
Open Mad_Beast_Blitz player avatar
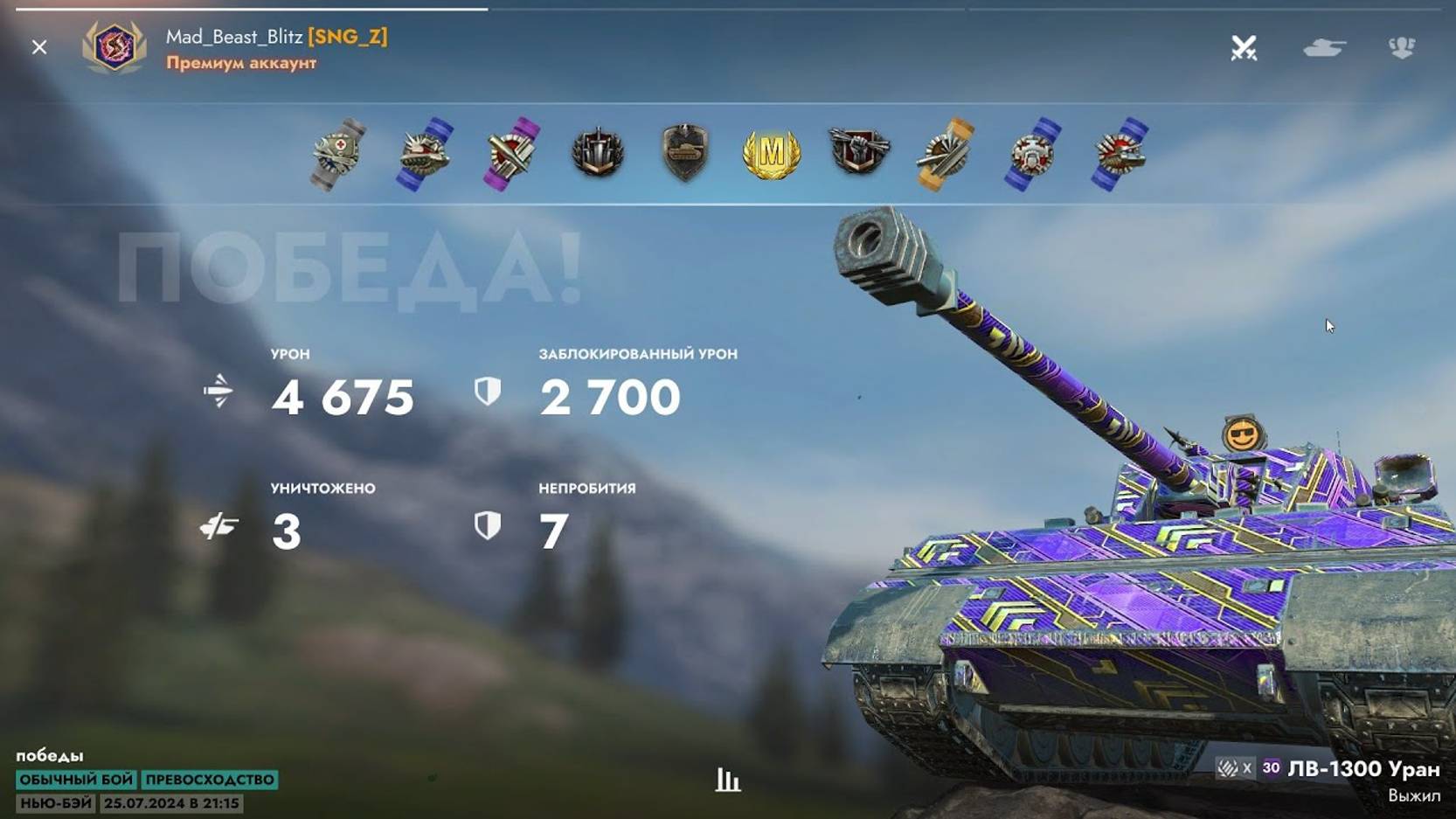[x=114, y=46]
